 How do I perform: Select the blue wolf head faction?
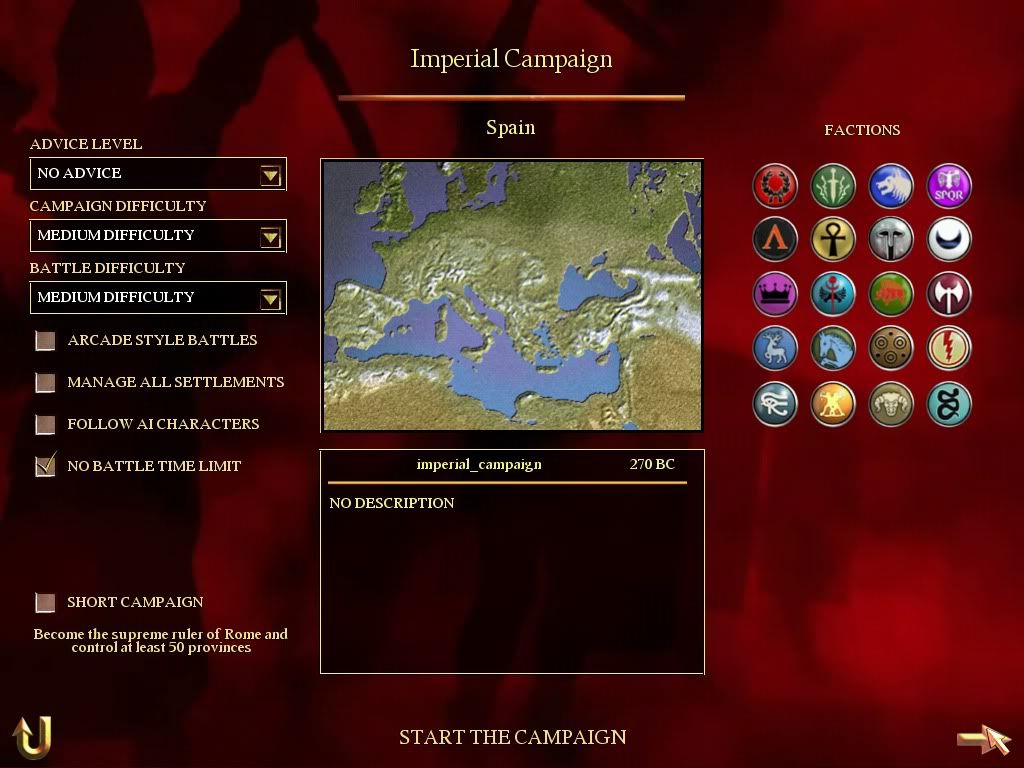[x=891, y=186]
